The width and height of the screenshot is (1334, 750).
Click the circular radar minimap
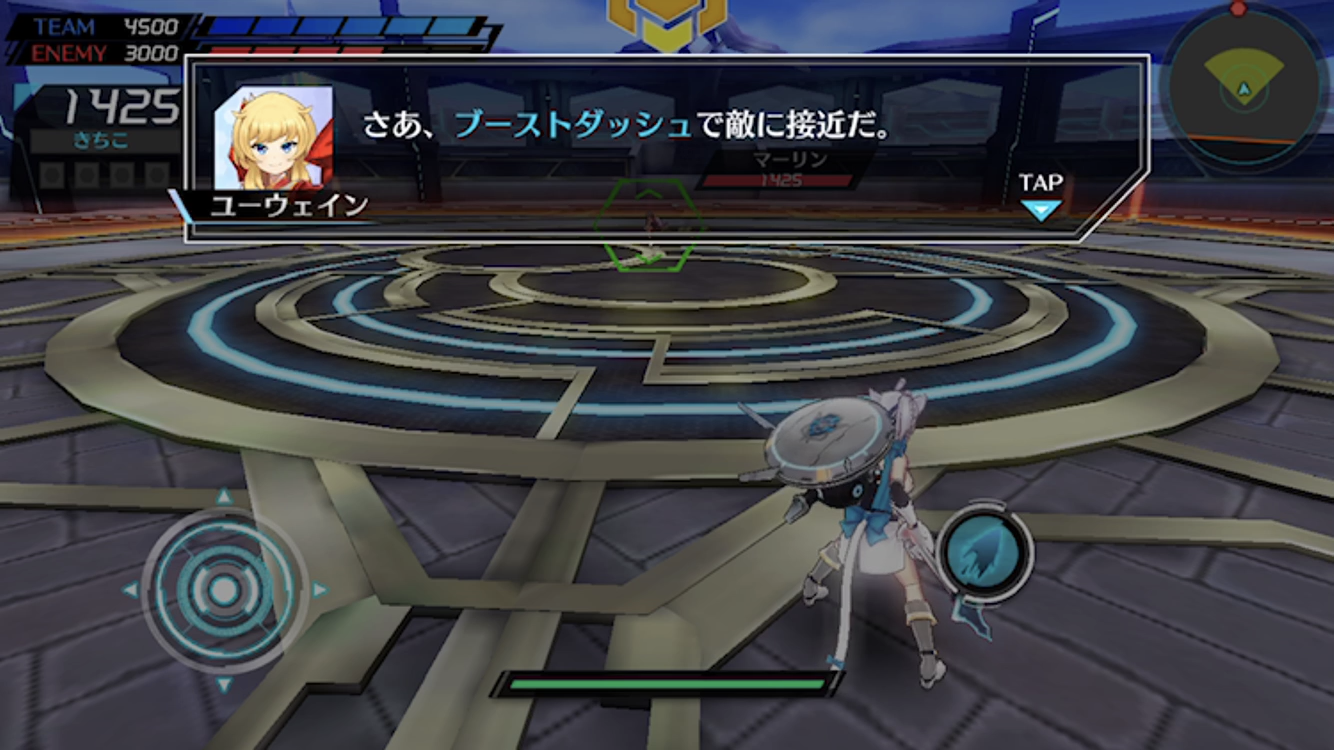pyautogui.click(x=1244, y=90)
